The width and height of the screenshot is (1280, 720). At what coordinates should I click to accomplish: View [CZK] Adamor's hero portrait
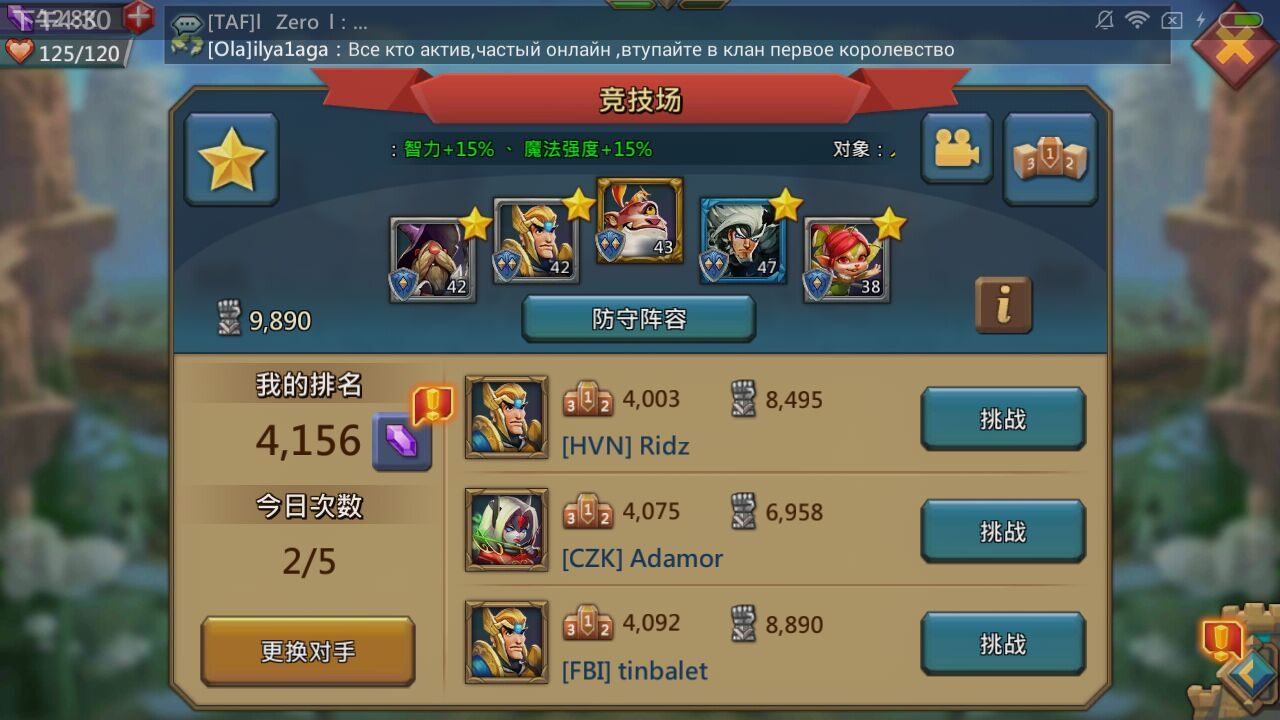point(506,530)
